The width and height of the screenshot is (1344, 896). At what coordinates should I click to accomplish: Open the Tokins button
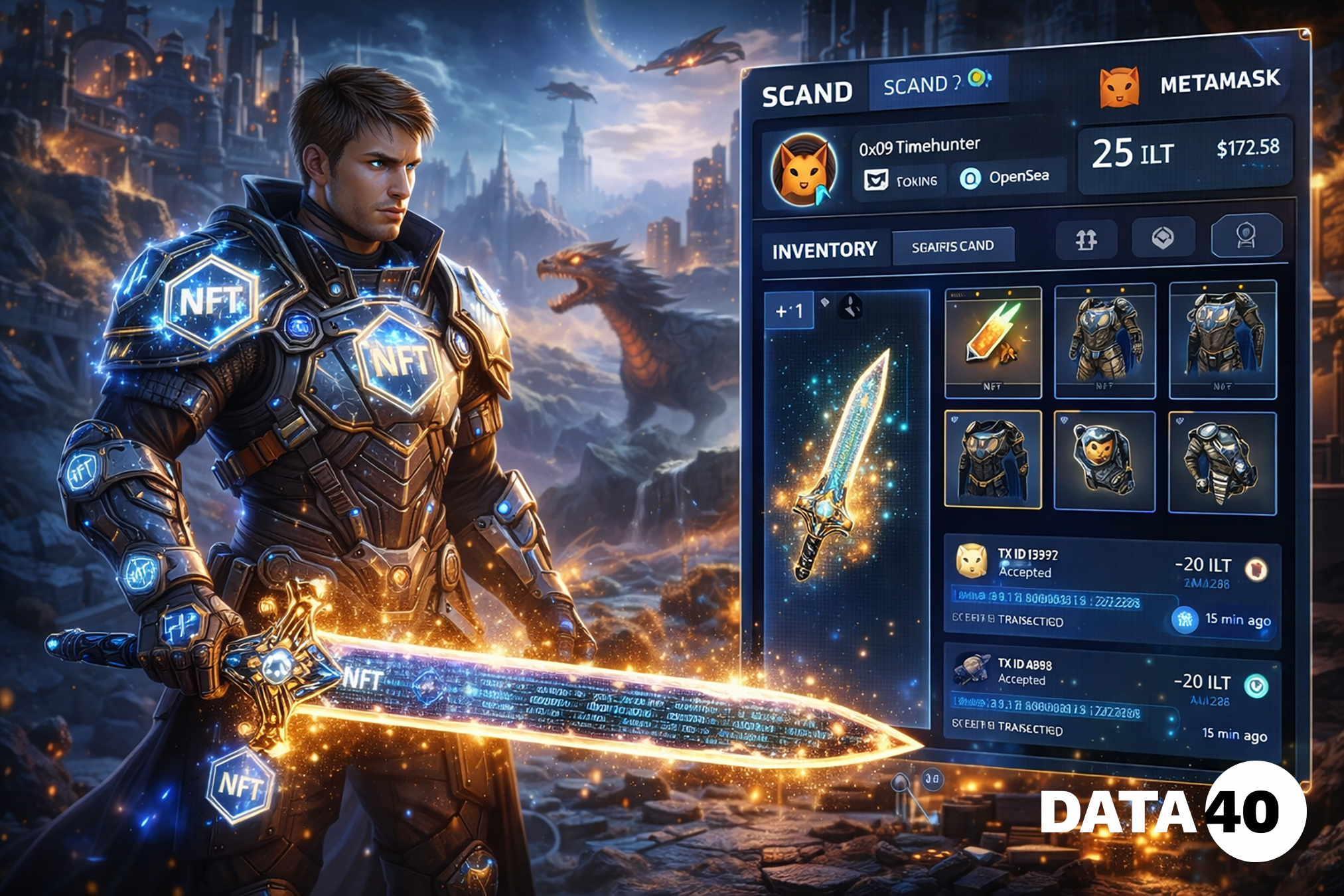tap(901, 181)
